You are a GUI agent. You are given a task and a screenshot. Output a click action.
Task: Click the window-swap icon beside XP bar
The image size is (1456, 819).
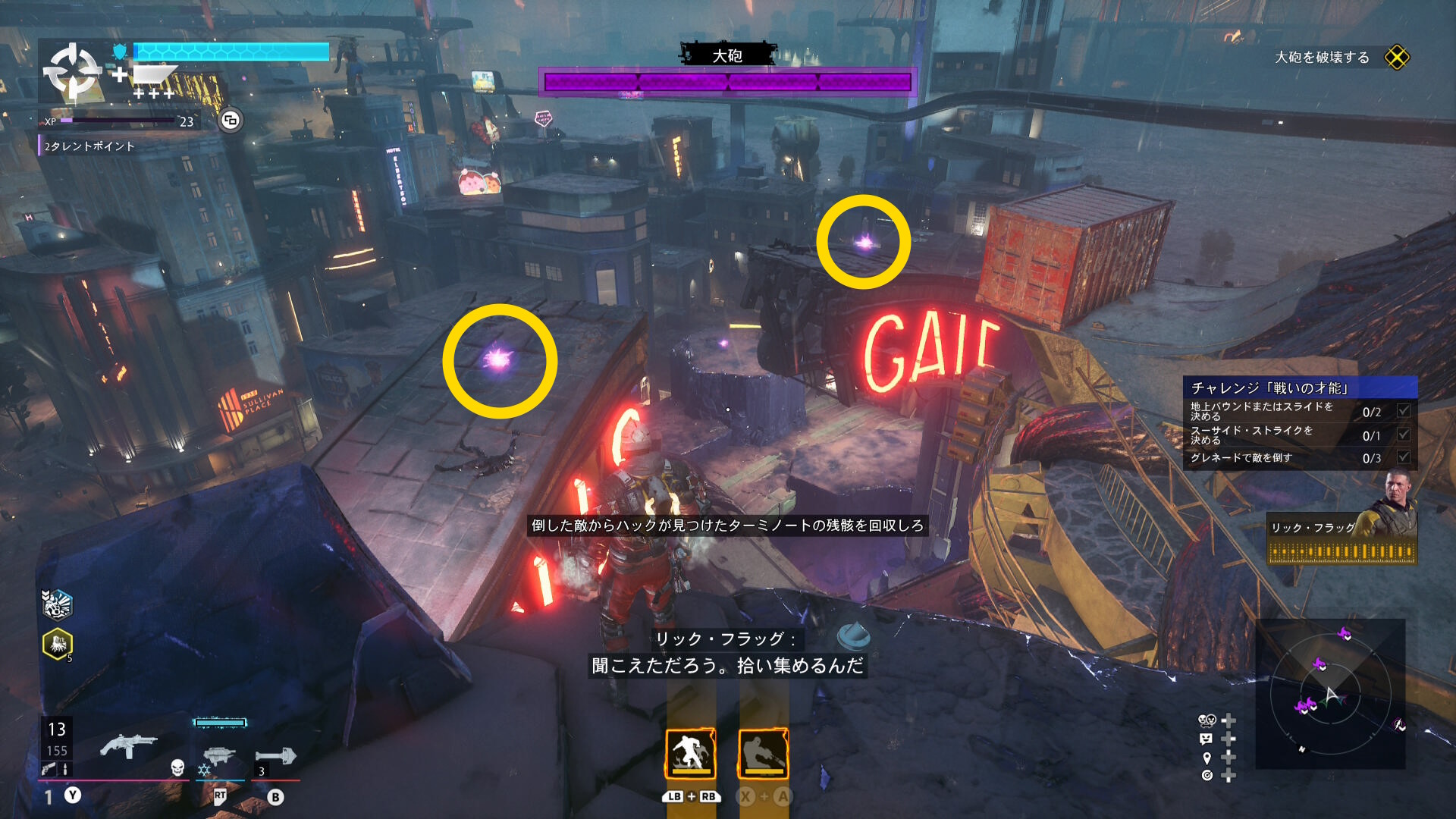(x=231, y=120)
